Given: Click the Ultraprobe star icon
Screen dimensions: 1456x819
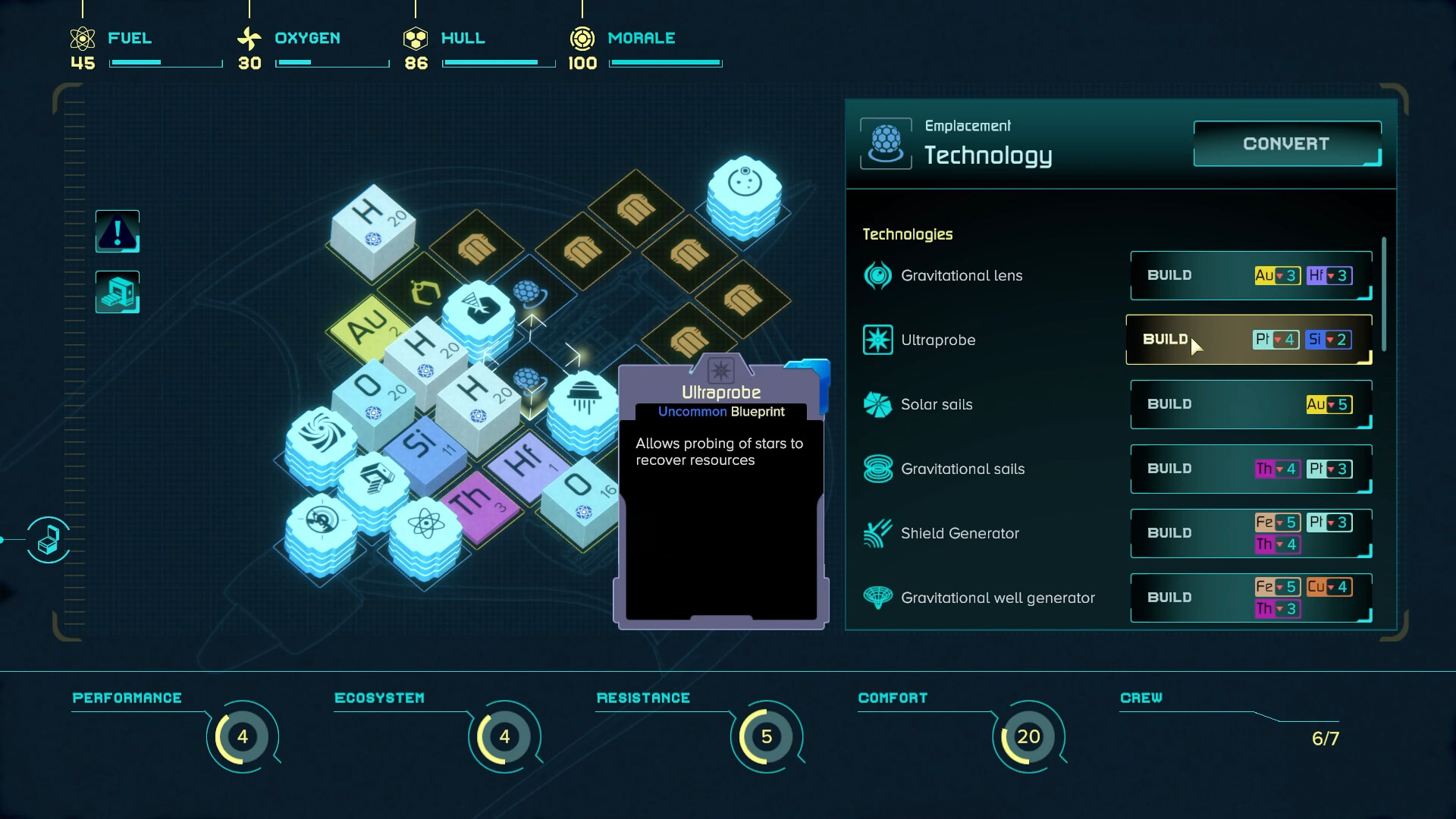Looking at the screenshot, I should [878, 340].
